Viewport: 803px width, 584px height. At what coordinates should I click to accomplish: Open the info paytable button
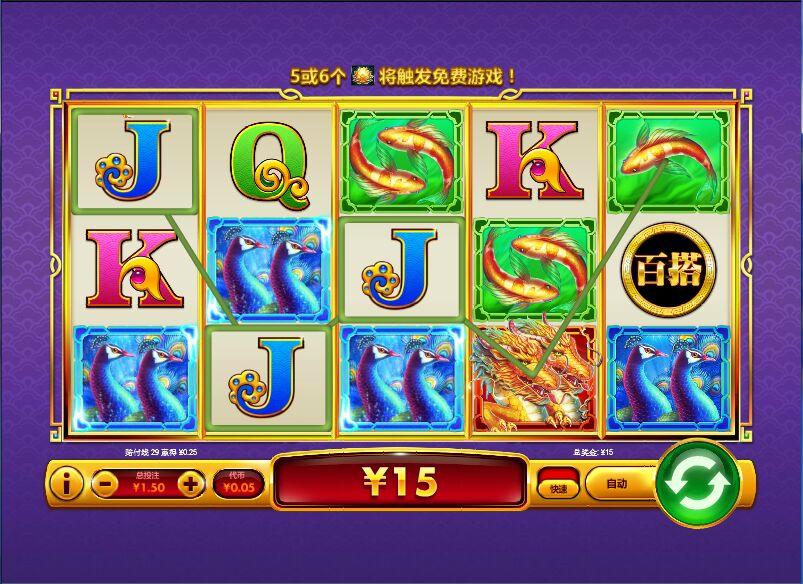66,485
